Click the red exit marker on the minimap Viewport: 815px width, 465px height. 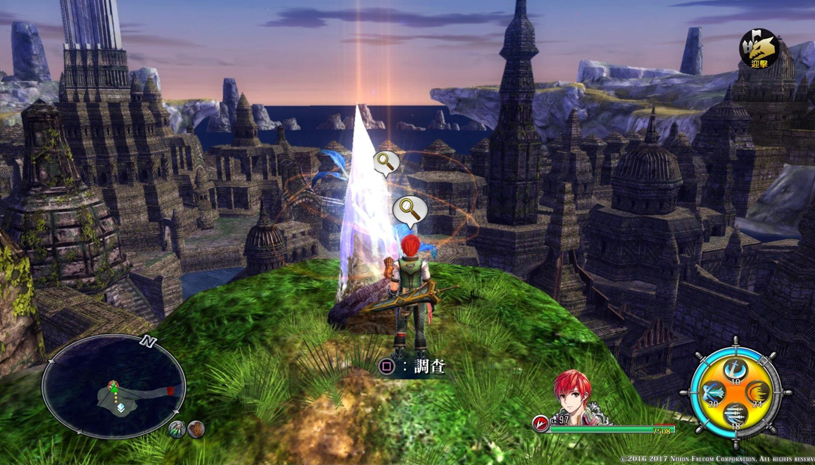tap(171, 391)
